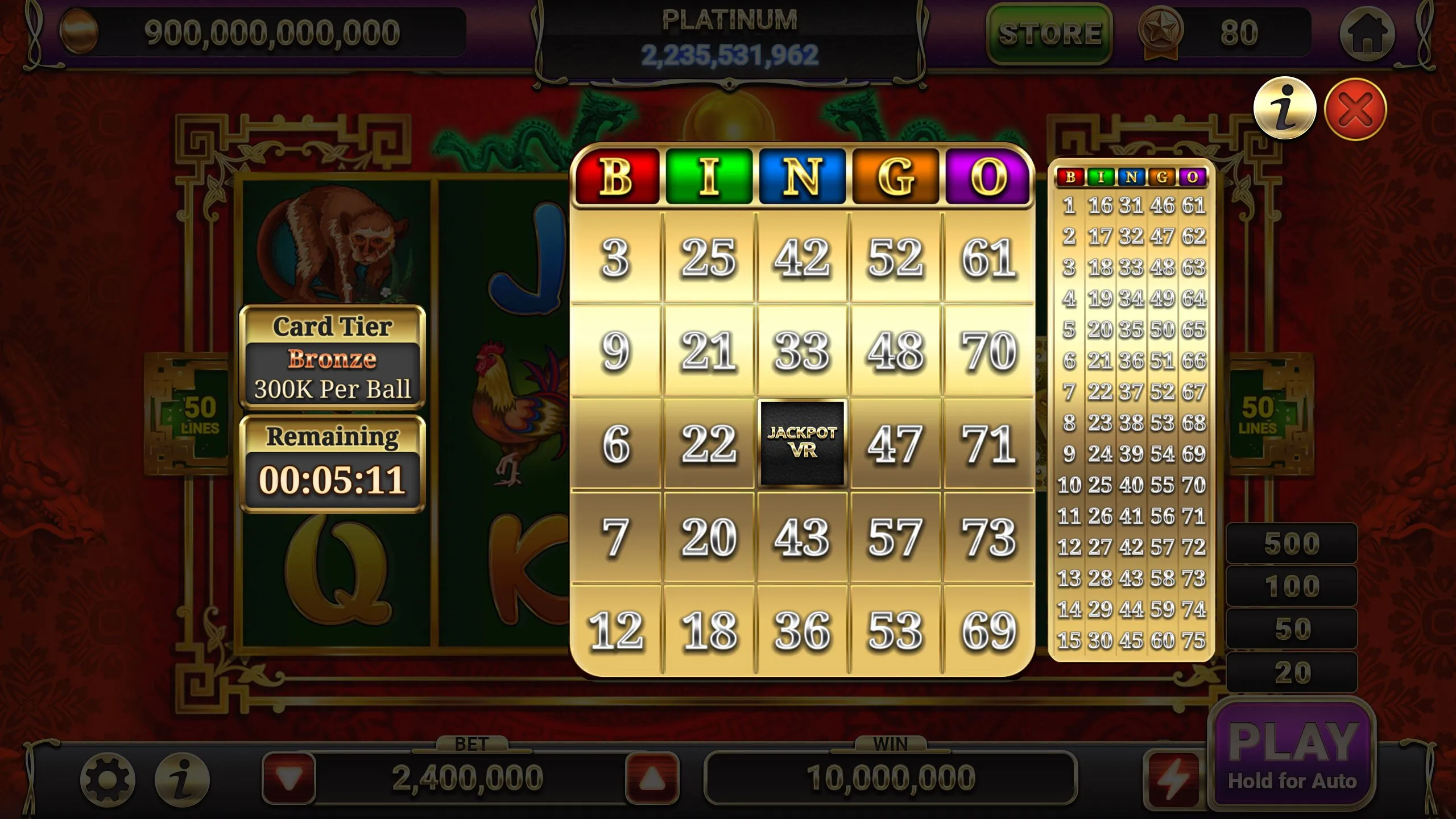Increase the bet amount

click(x=652, y=778)
